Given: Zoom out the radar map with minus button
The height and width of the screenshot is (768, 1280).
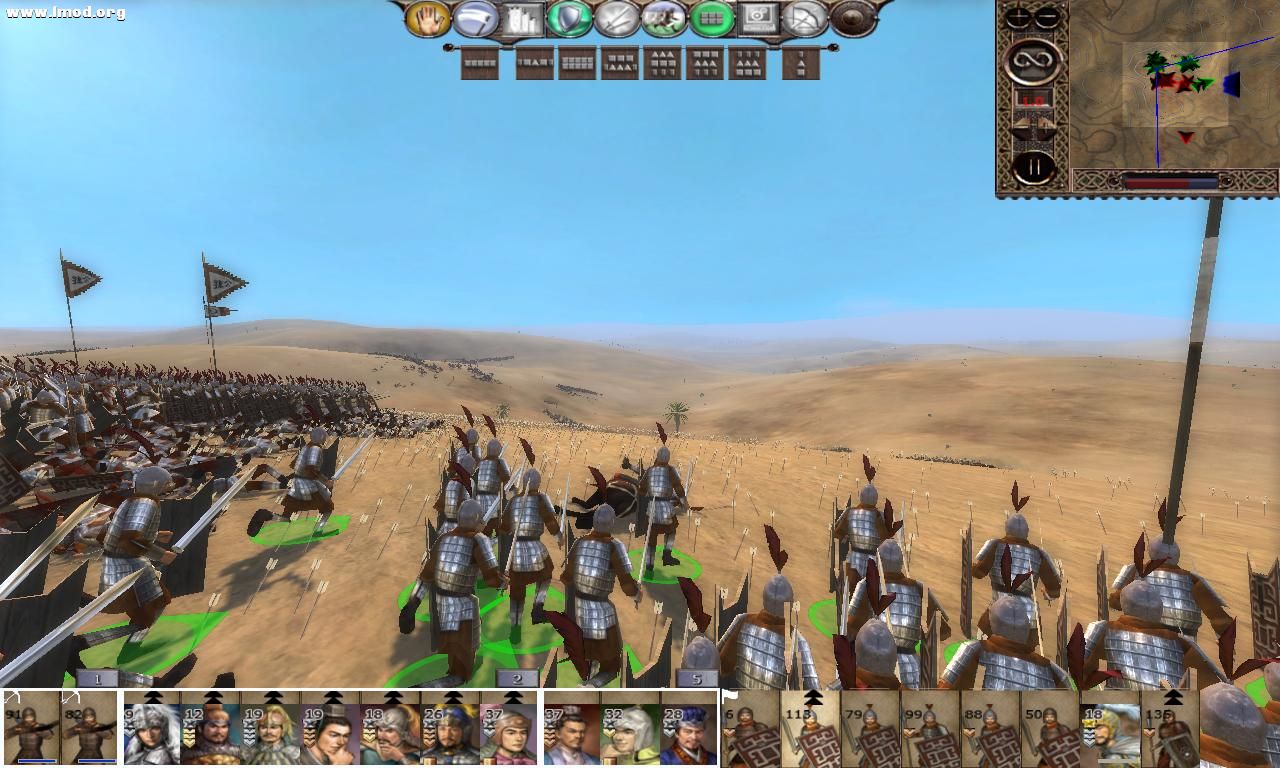Looking at the screenshot, I should (x=1048, y=18).
